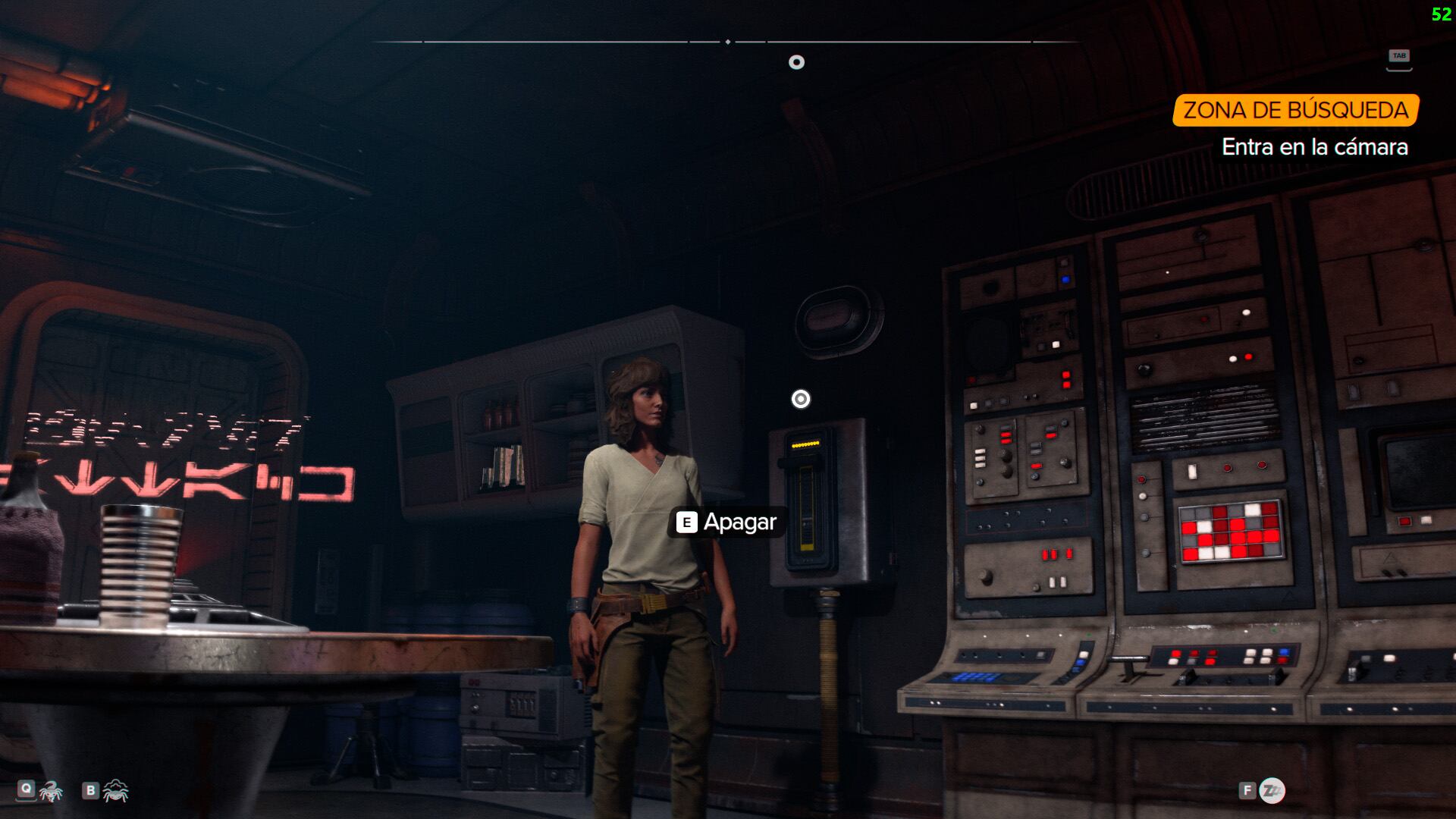Viewport: 1456px width, 819px height.
Task: Click the objective marker on the compass bar
Action: 796,62
